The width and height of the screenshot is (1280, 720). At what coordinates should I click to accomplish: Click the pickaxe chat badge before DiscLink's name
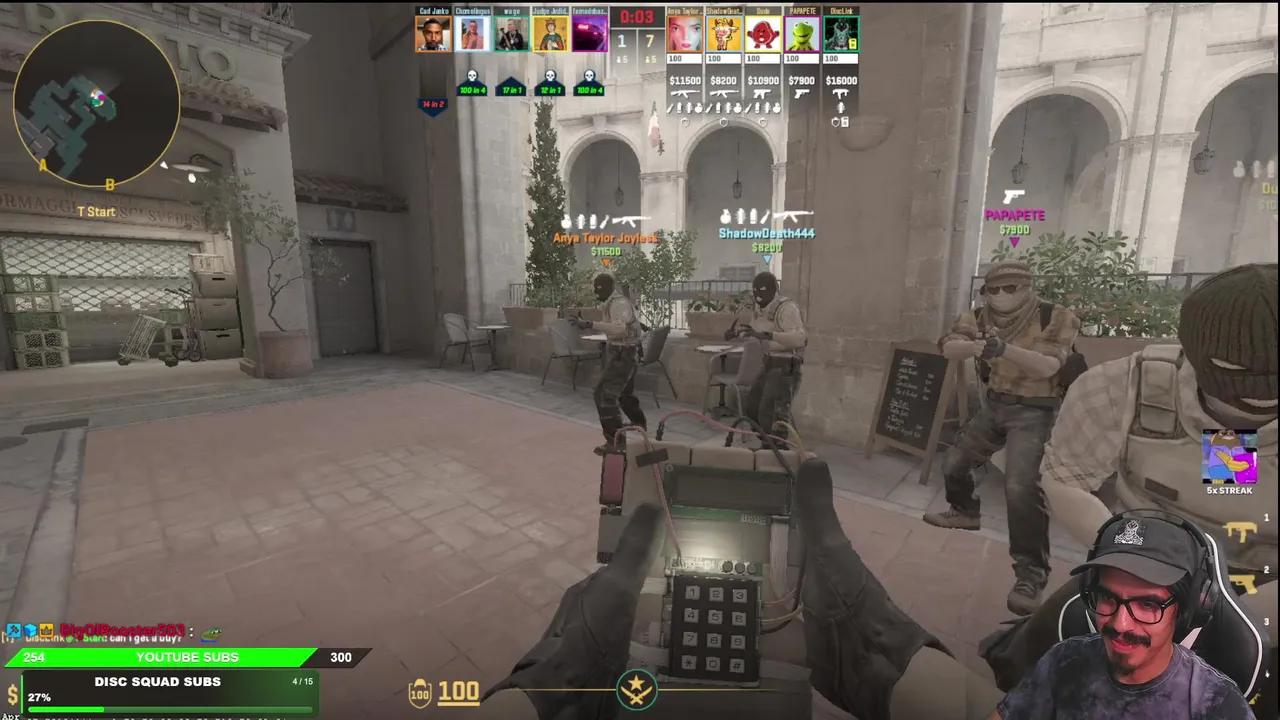click(15, 631)
